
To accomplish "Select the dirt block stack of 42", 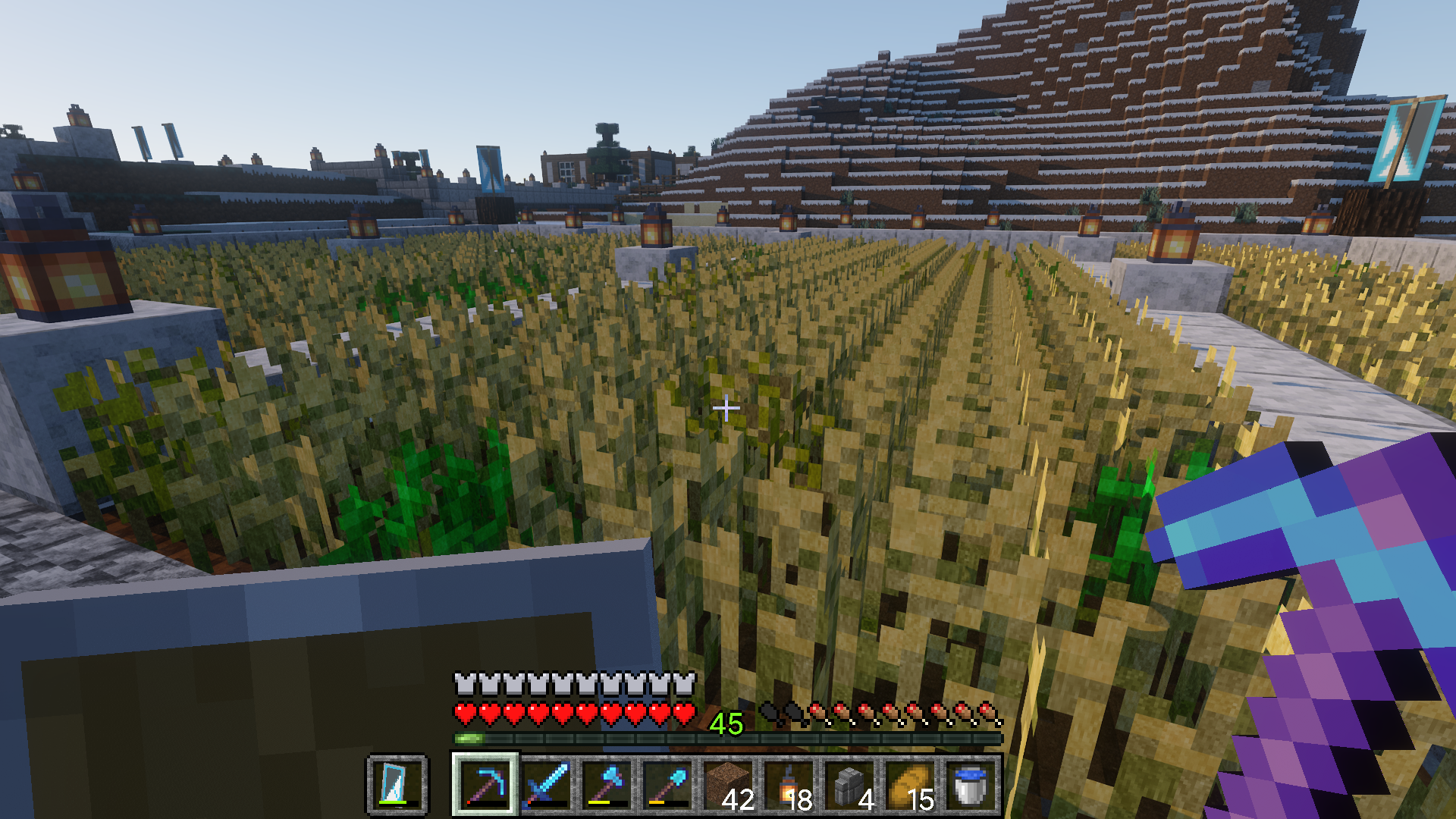I will pyautogui.click(x=728, y=784).
